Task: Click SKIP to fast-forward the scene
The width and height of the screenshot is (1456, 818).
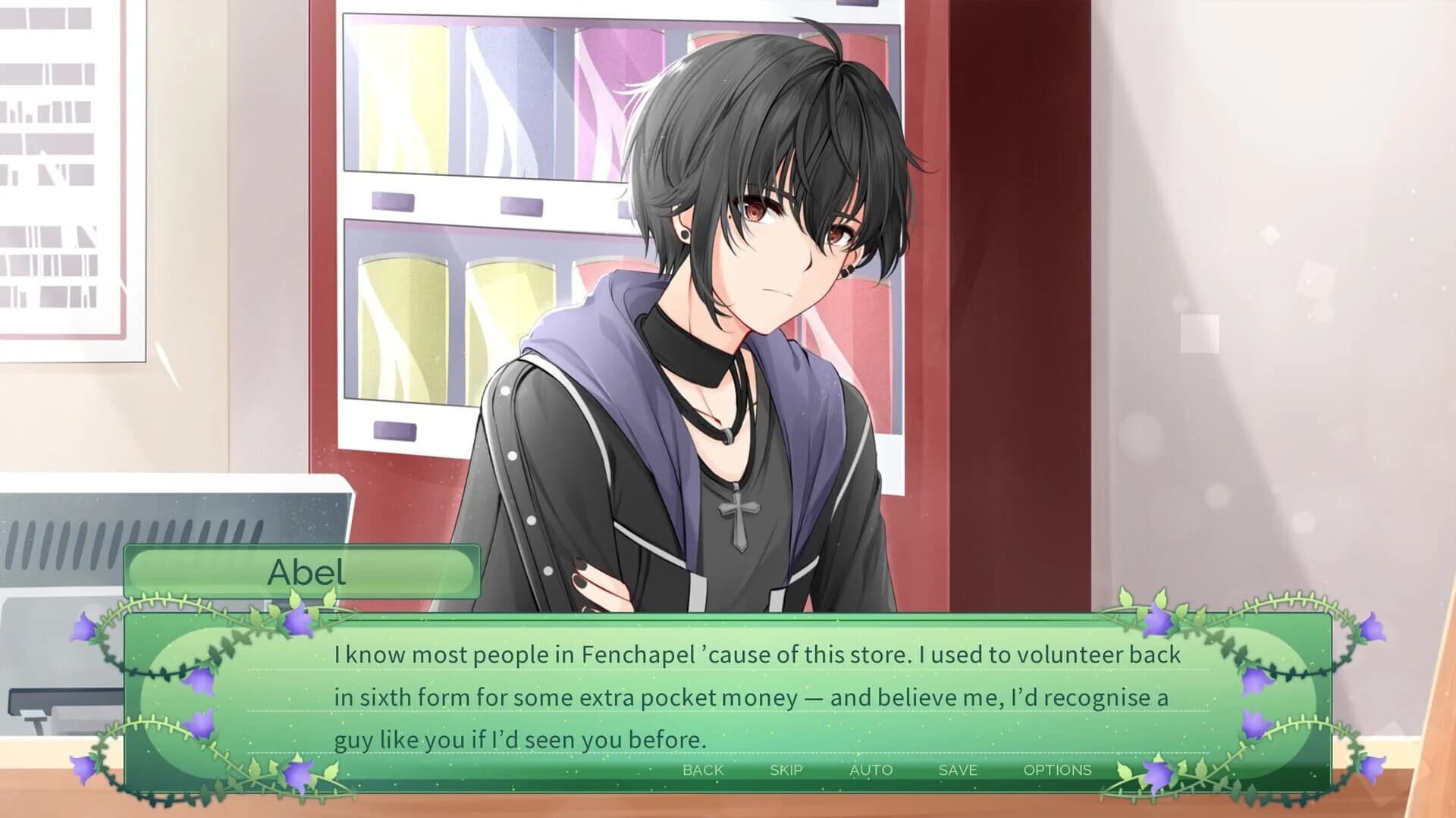Action: point(786,770)
